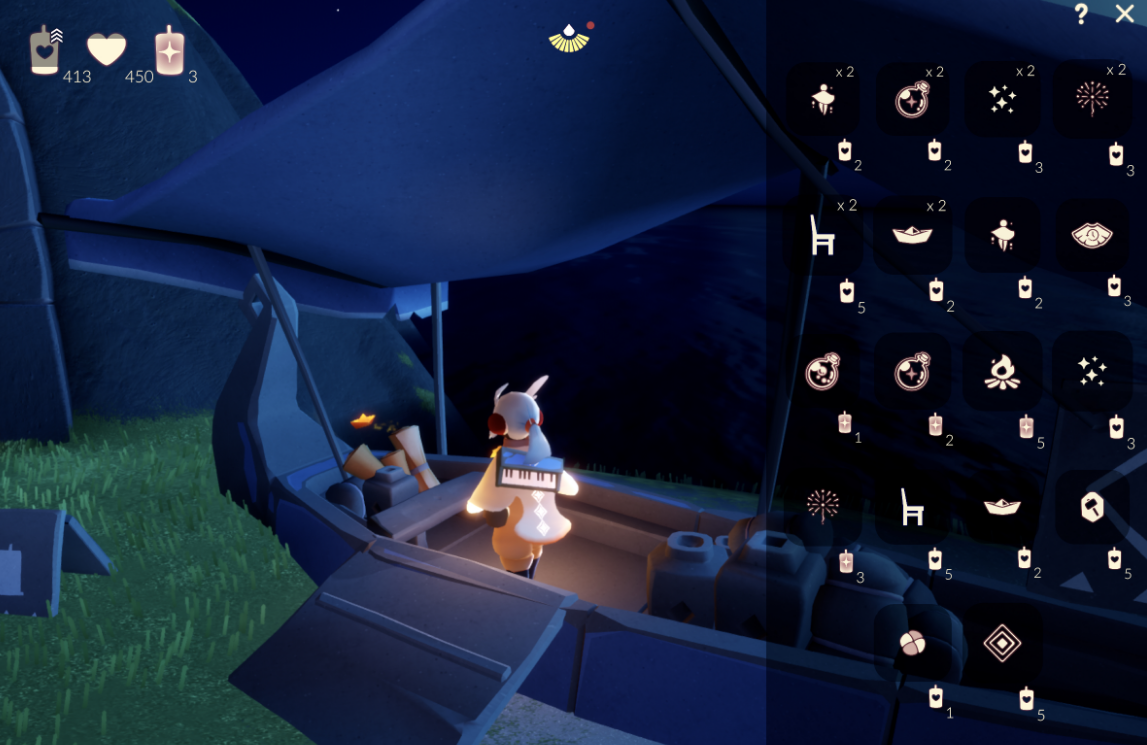Select the x2 floating spirit spell bundle
1147x745 pixels.
[x=823, y=99]
